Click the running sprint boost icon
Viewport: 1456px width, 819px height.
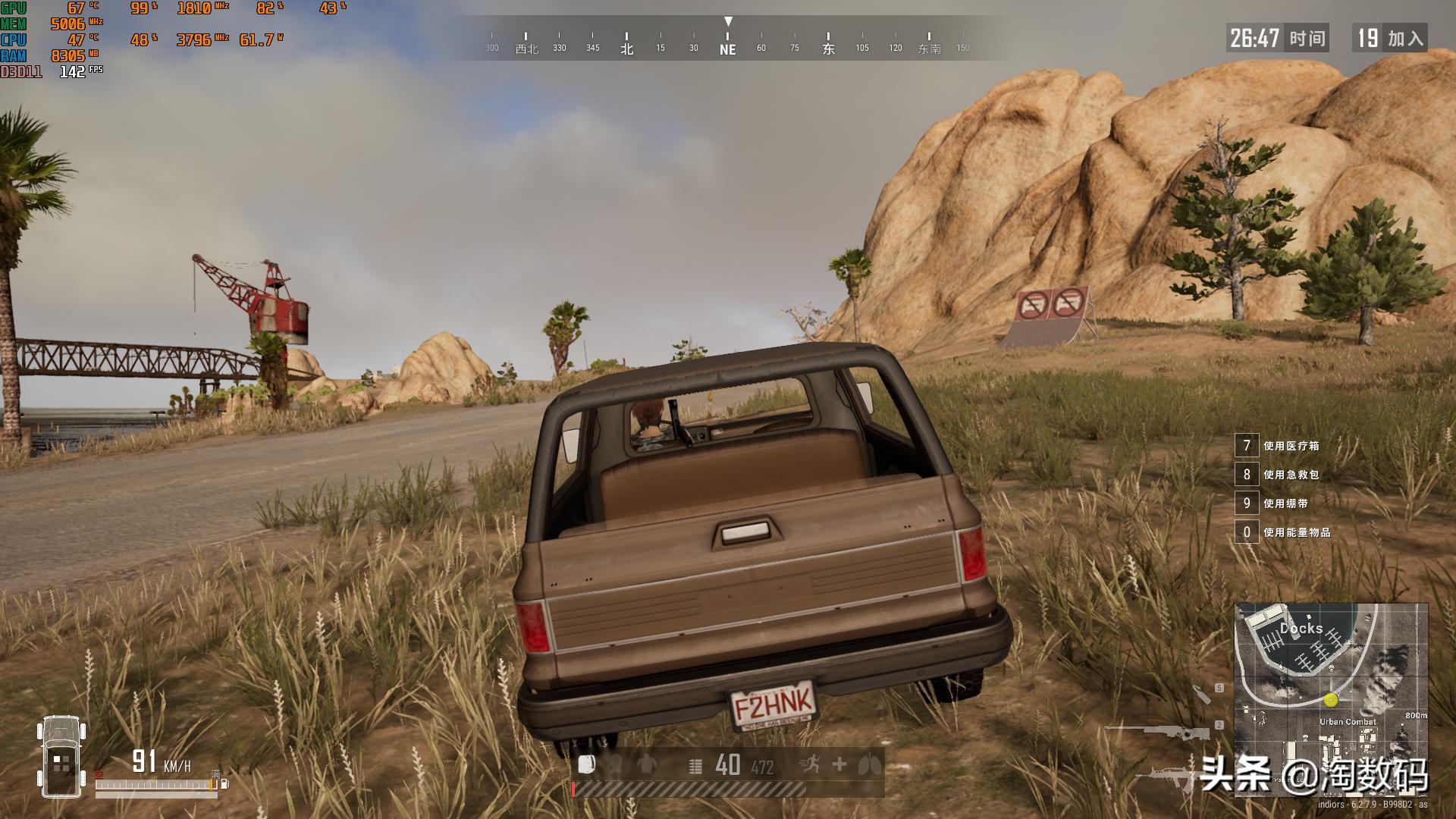click(810, 764)
